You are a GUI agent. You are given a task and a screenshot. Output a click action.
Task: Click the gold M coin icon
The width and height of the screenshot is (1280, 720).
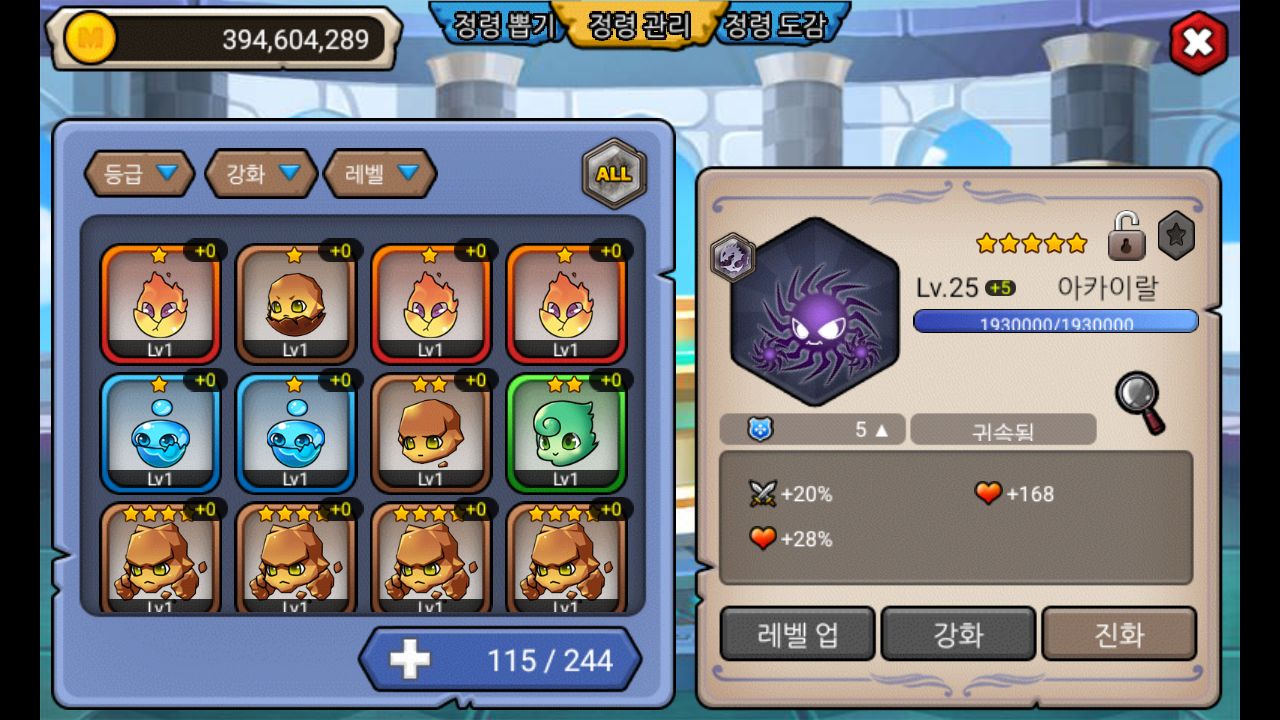91,39
